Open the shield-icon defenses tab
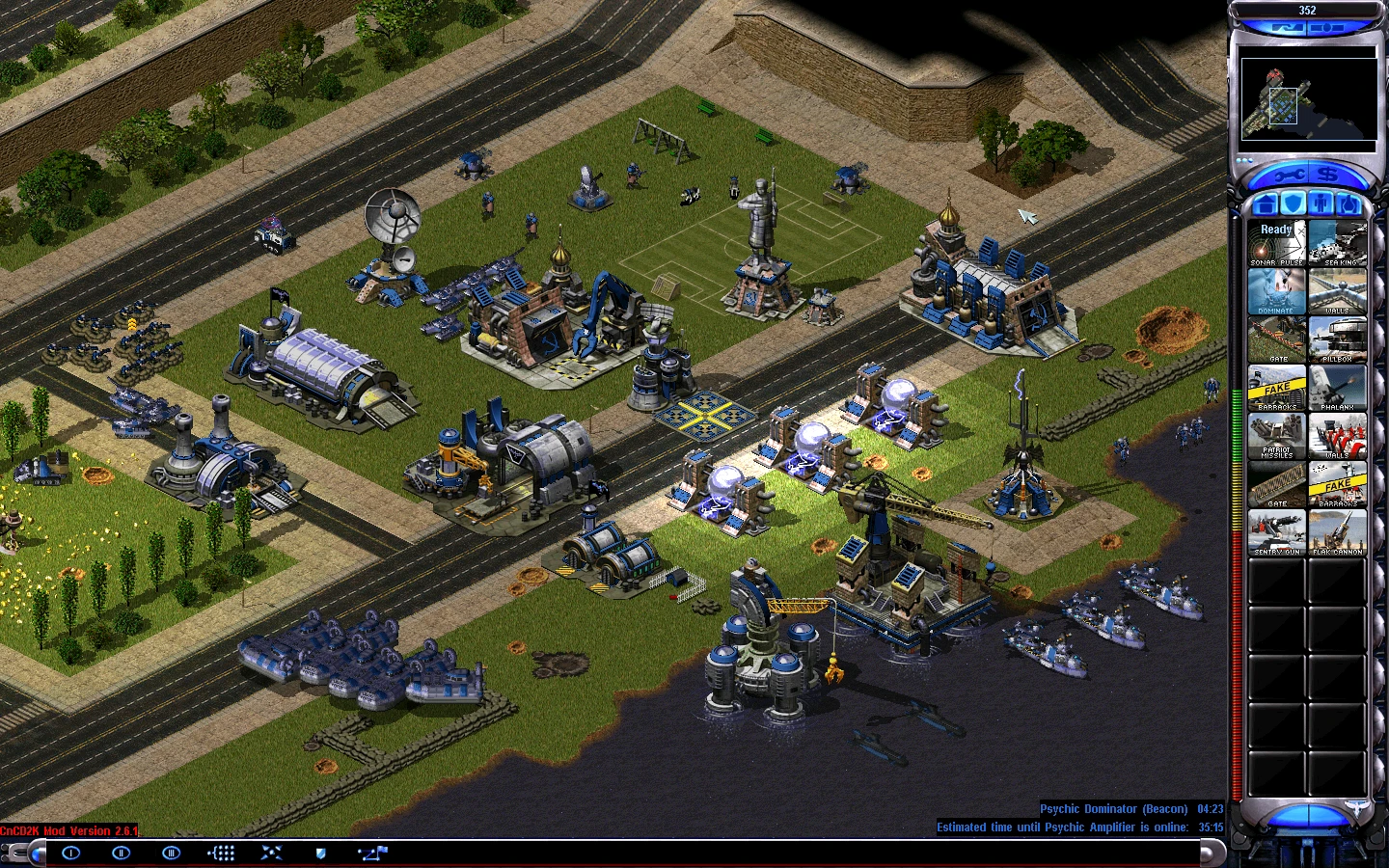The height and width of the screenshot is (868, 1389). [1293, 203]
